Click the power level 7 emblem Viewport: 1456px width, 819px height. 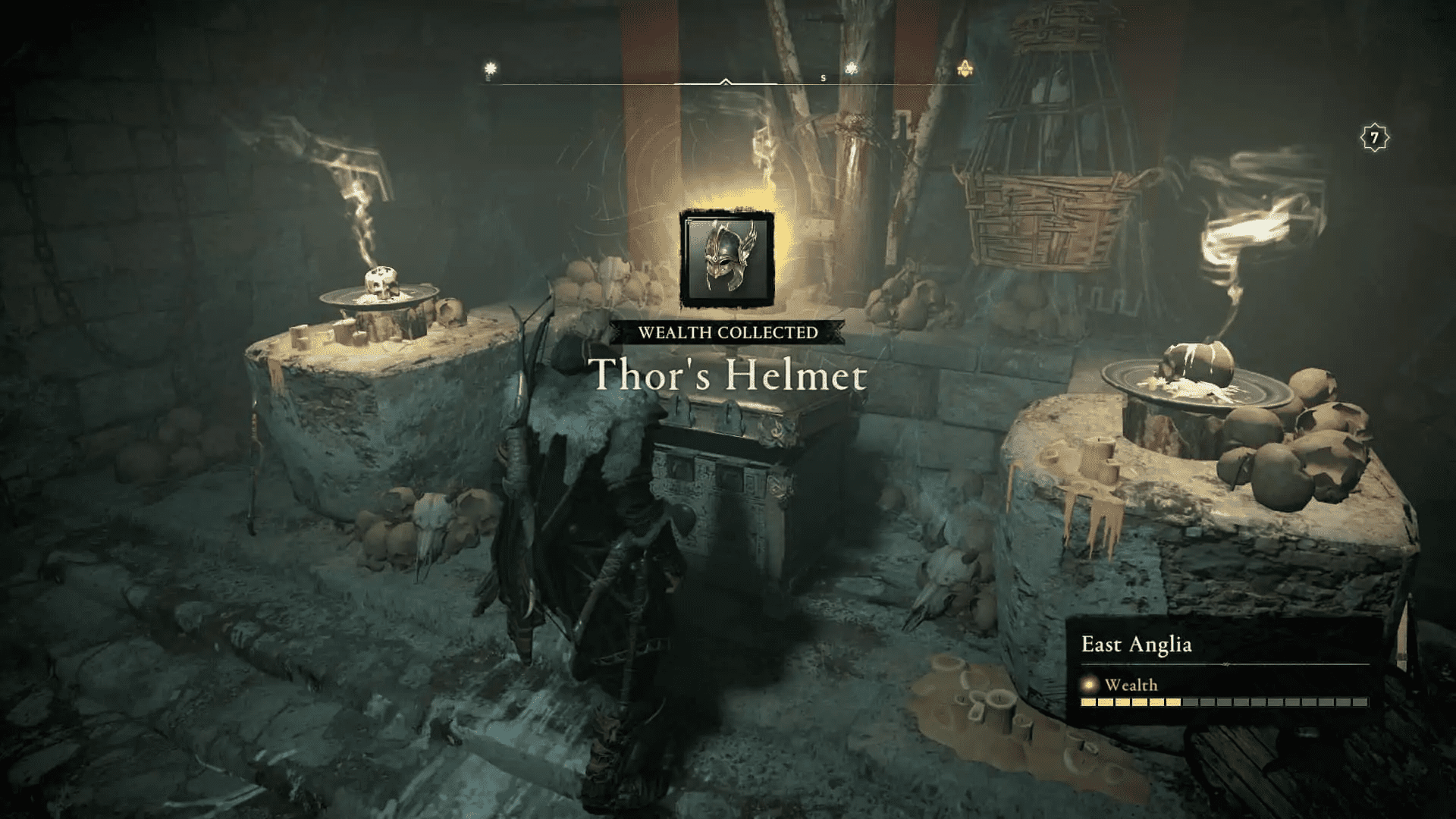[x=1373, y=137]
